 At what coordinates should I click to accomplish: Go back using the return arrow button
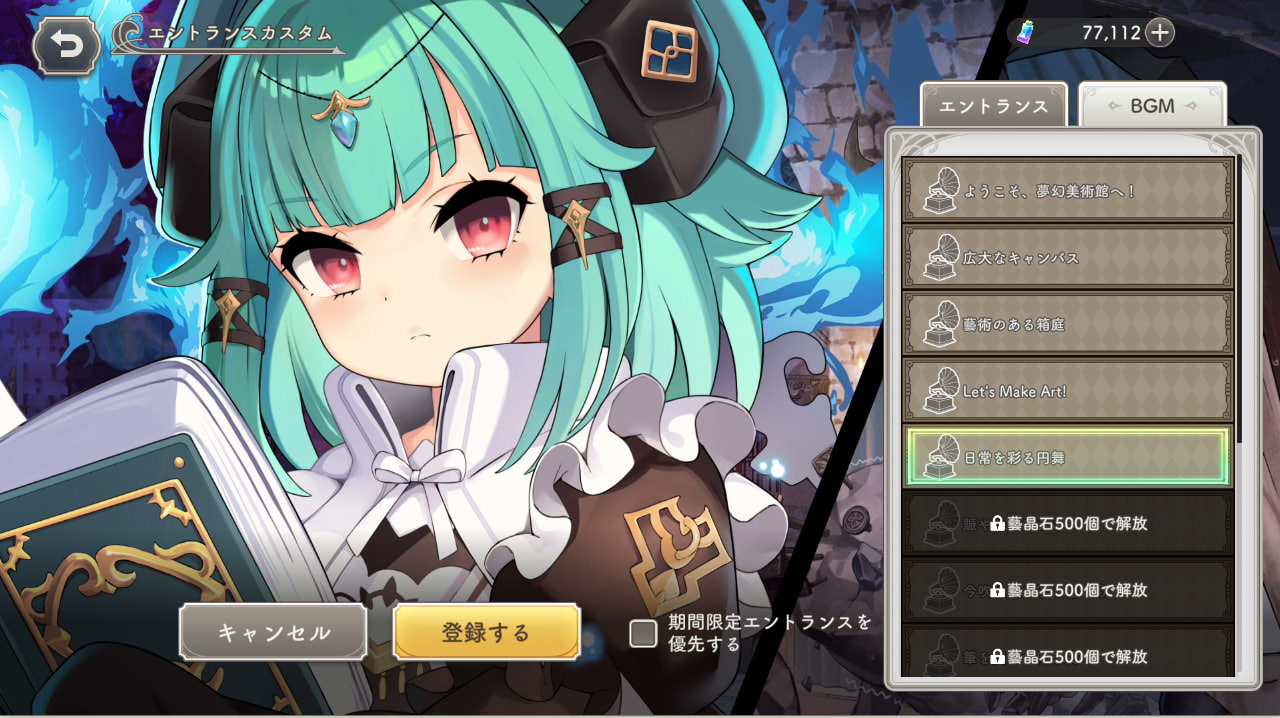[x=66, y=46]
